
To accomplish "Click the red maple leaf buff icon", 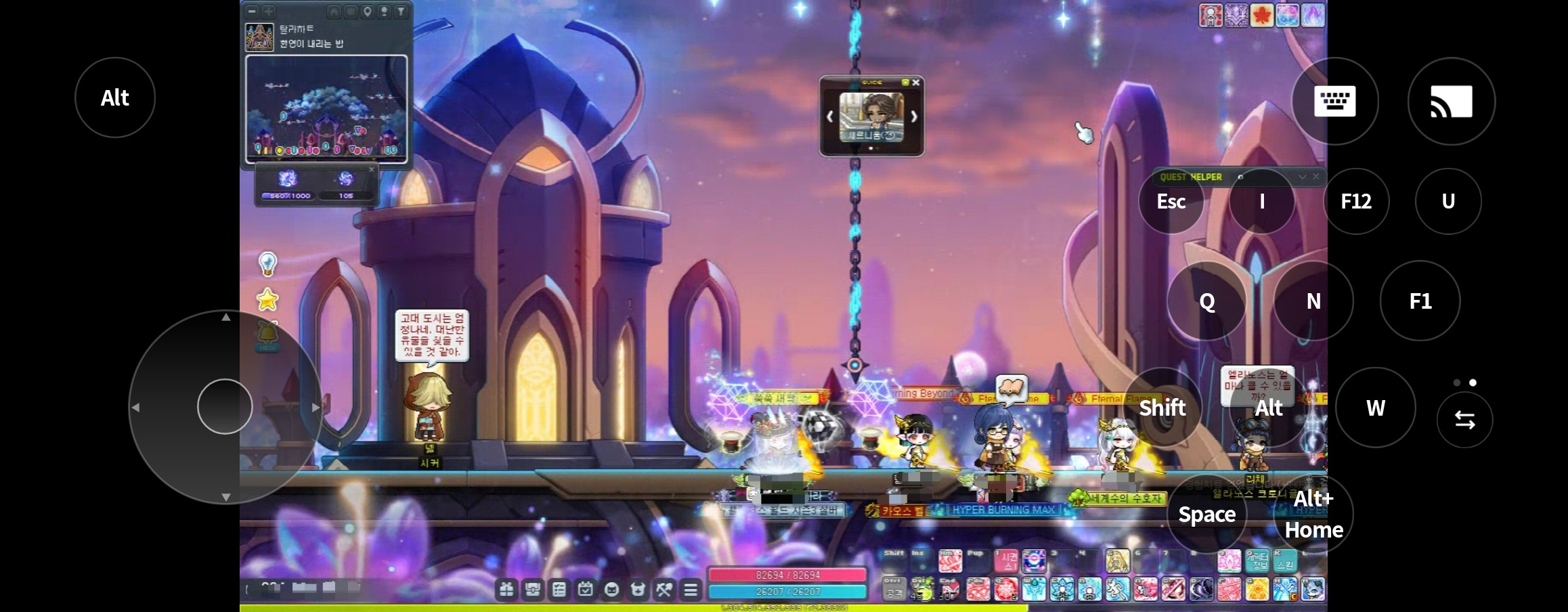I will point(1261,15).
